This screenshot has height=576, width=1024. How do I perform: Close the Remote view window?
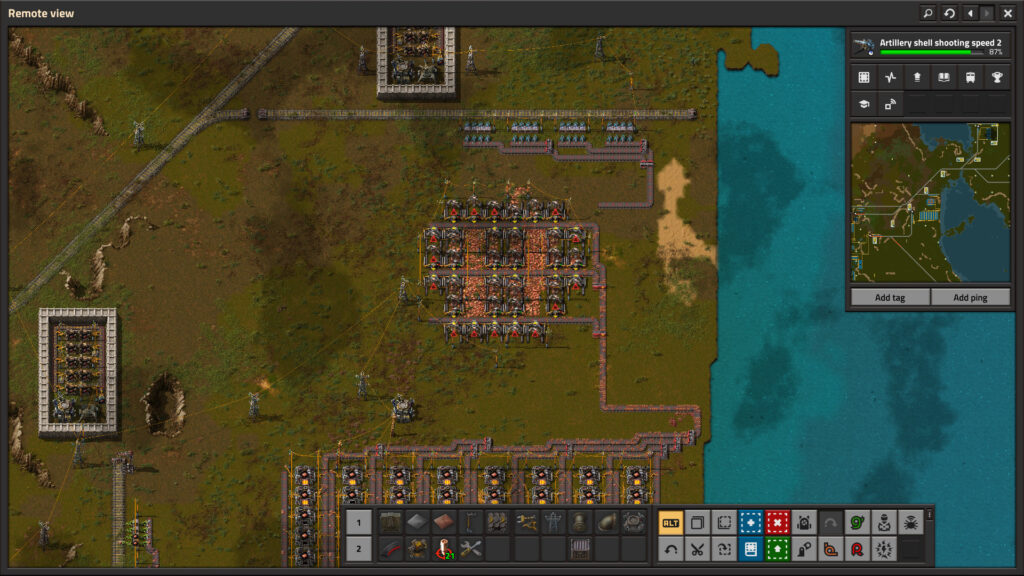click(1007, 13)
